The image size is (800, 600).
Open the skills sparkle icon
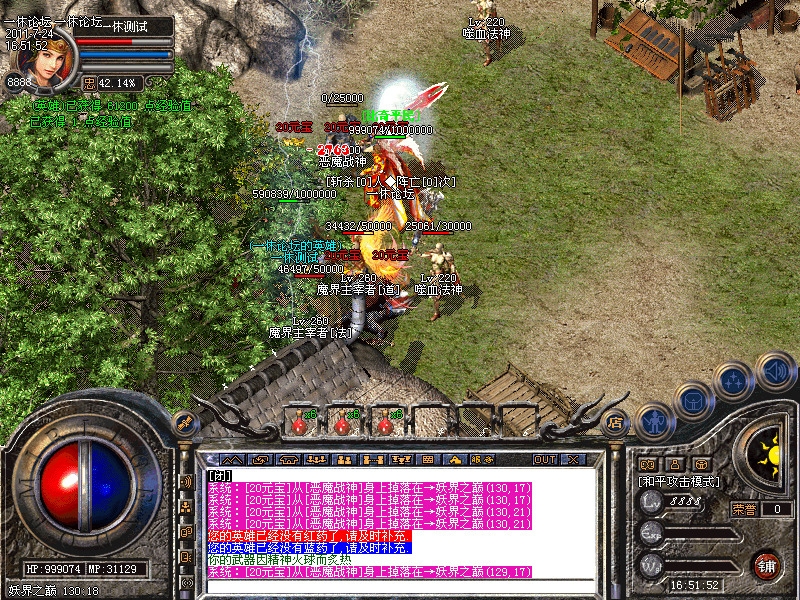[736, 381]
